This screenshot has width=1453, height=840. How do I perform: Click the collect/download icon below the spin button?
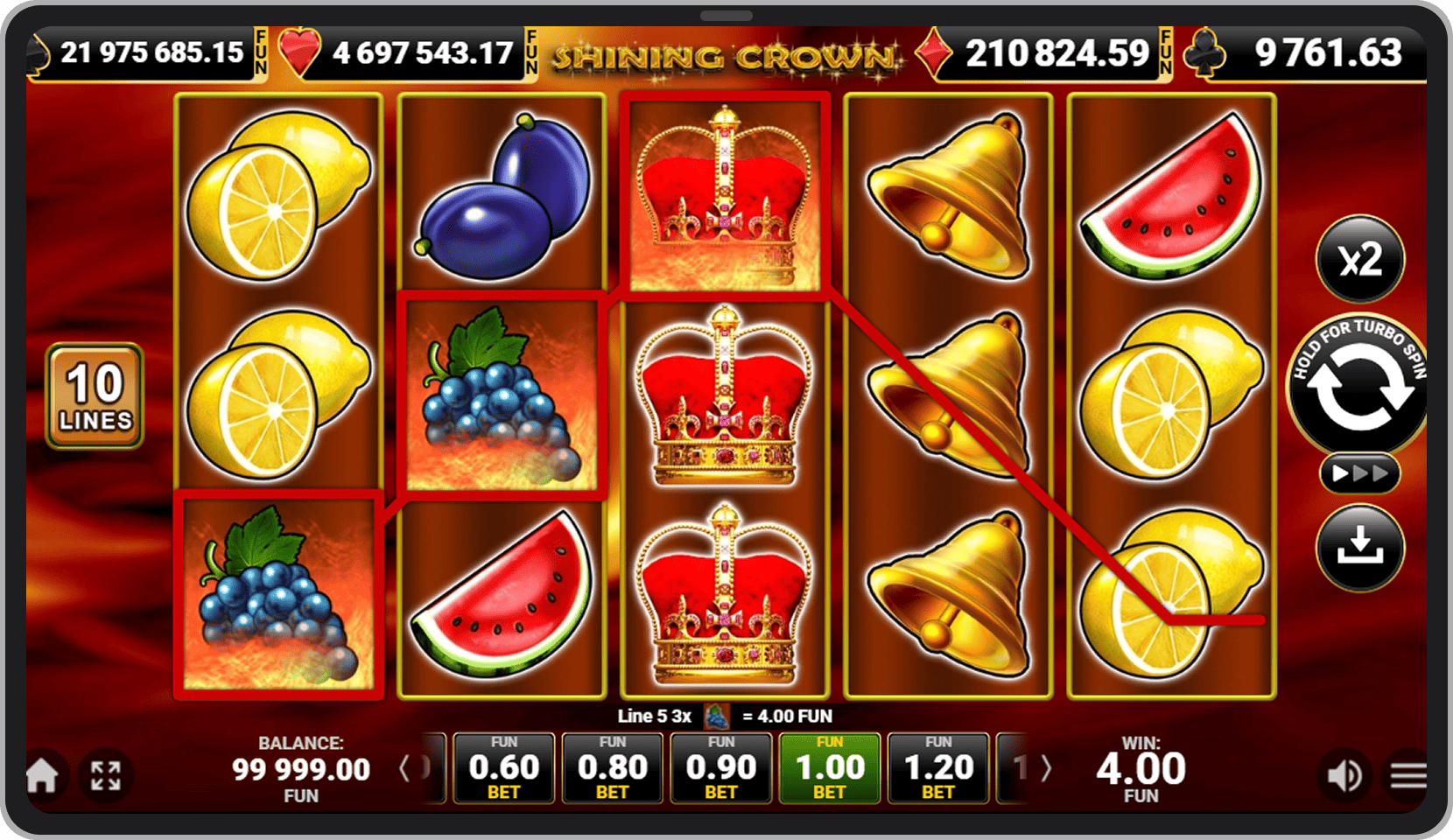[x=1359, y=546]
